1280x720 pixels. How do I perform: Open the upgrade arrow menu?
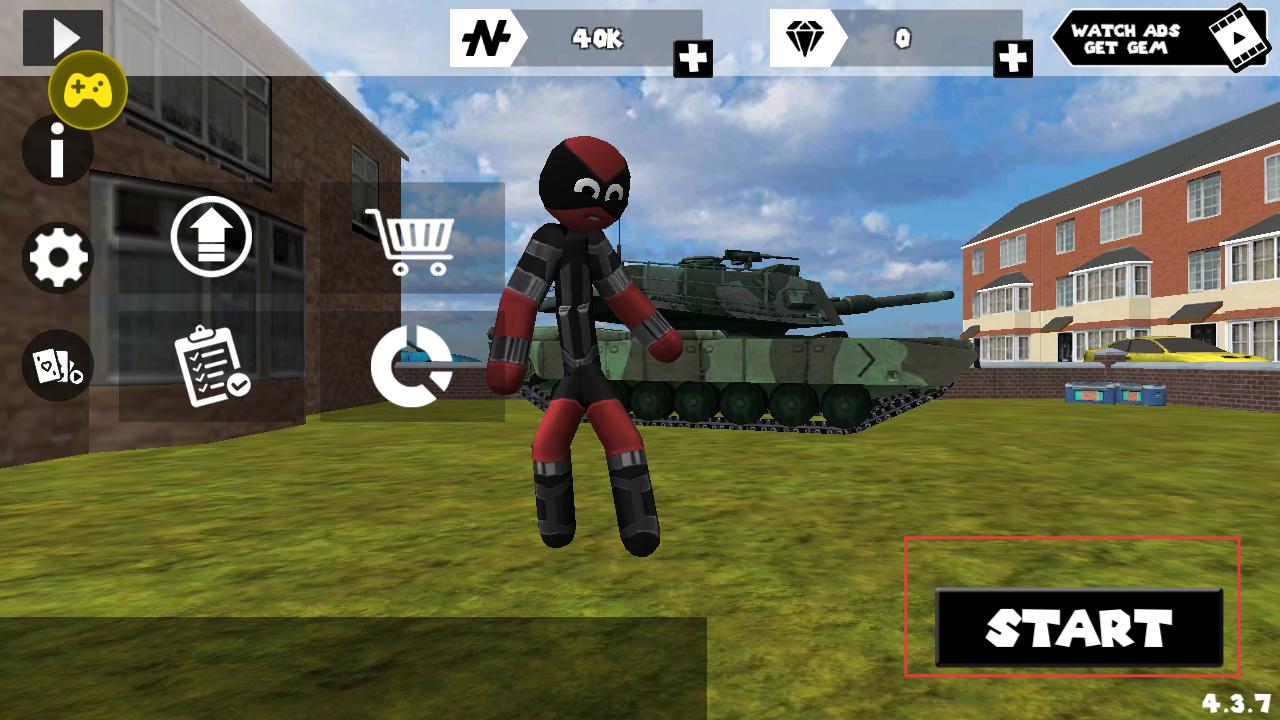211,237
